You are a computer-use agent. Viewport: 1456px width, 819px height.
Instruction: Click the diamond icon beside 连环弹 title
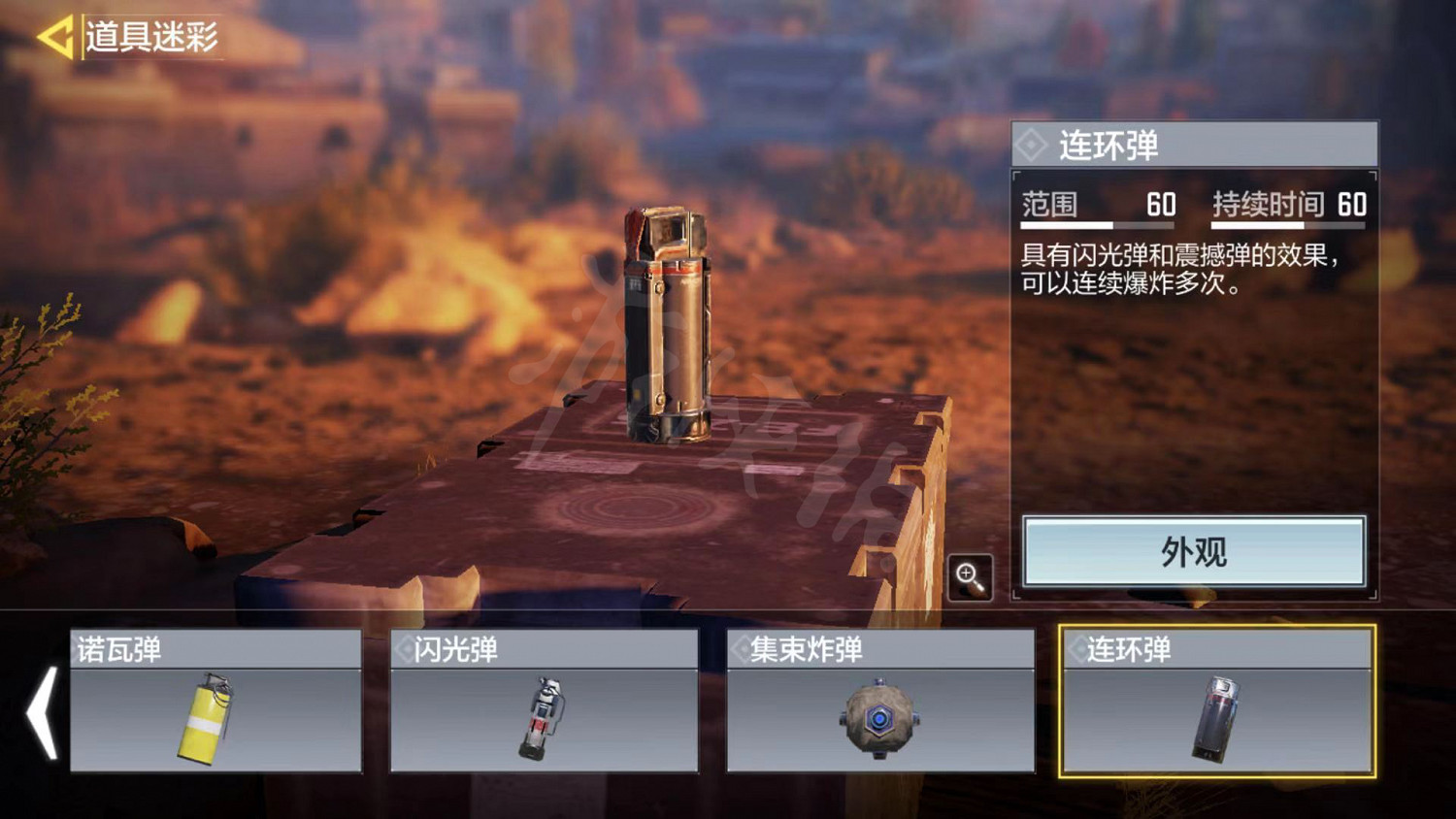coord(1031,144)
